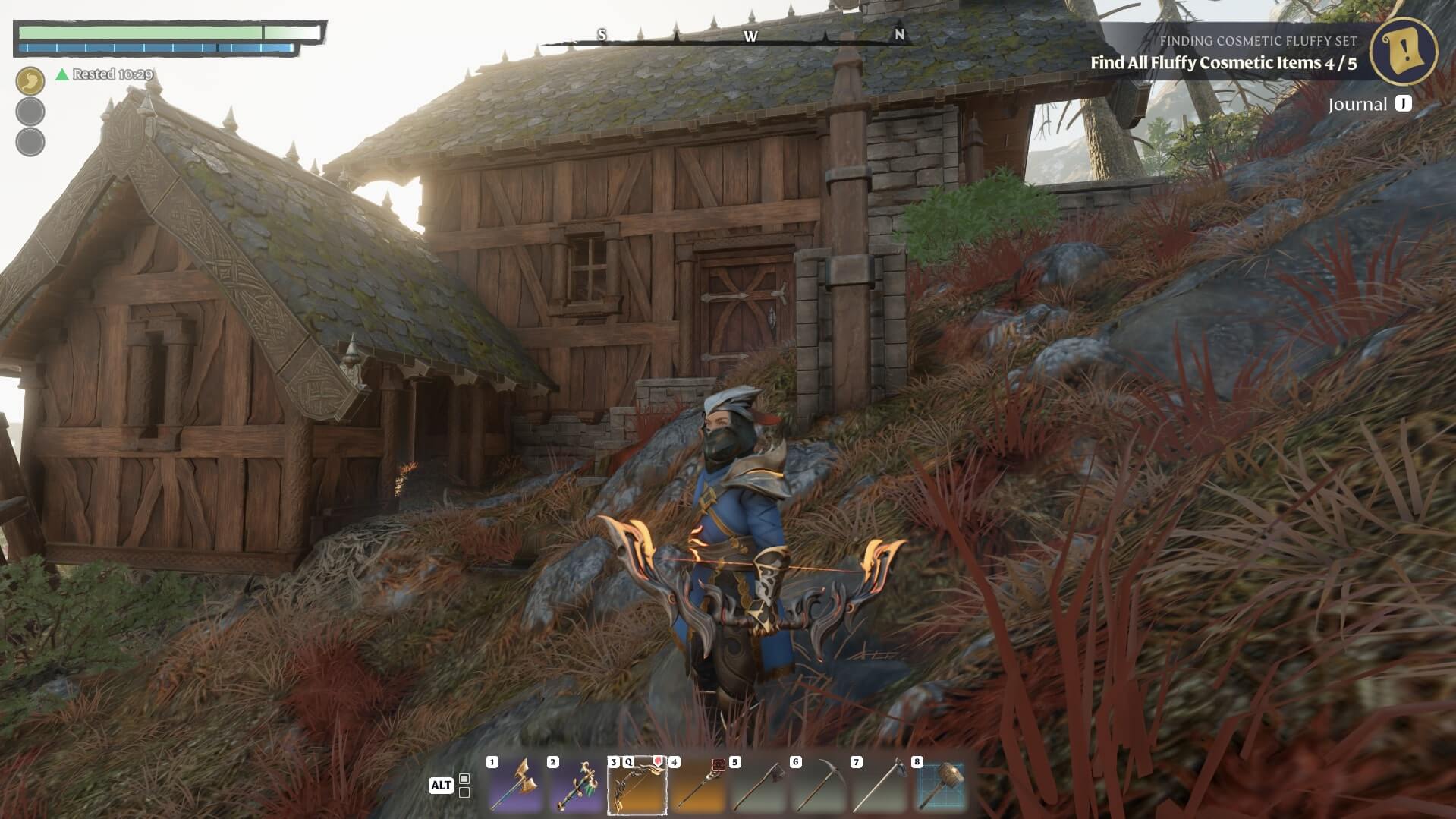Click the compass bar at the top
This screenshot has width=1456, height=819.
(x=750, y=36)
